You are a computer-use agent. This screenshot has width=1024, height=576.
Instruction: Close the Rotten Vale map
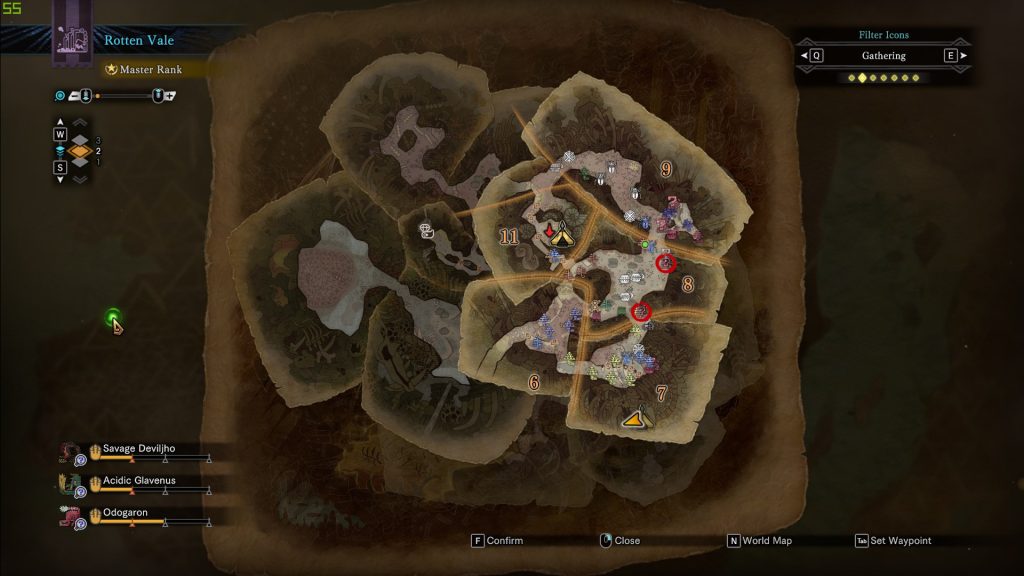(x=619, y=541)
